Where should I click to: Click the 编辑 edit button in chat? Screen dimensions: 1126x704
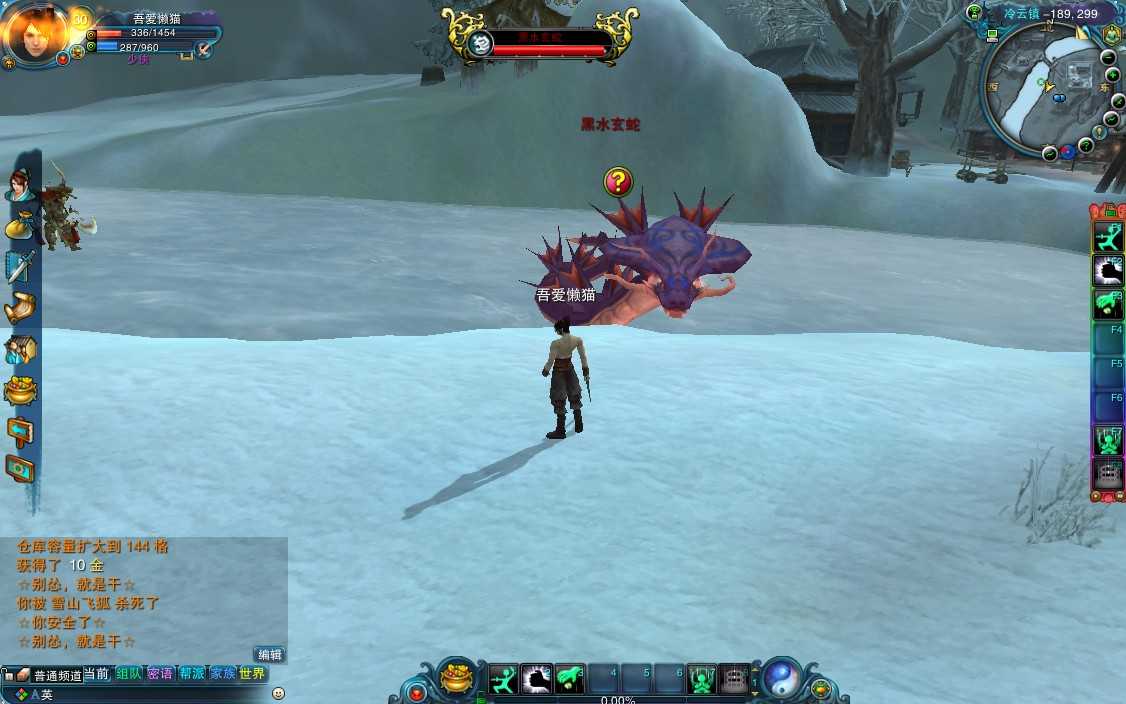point(270,655)
